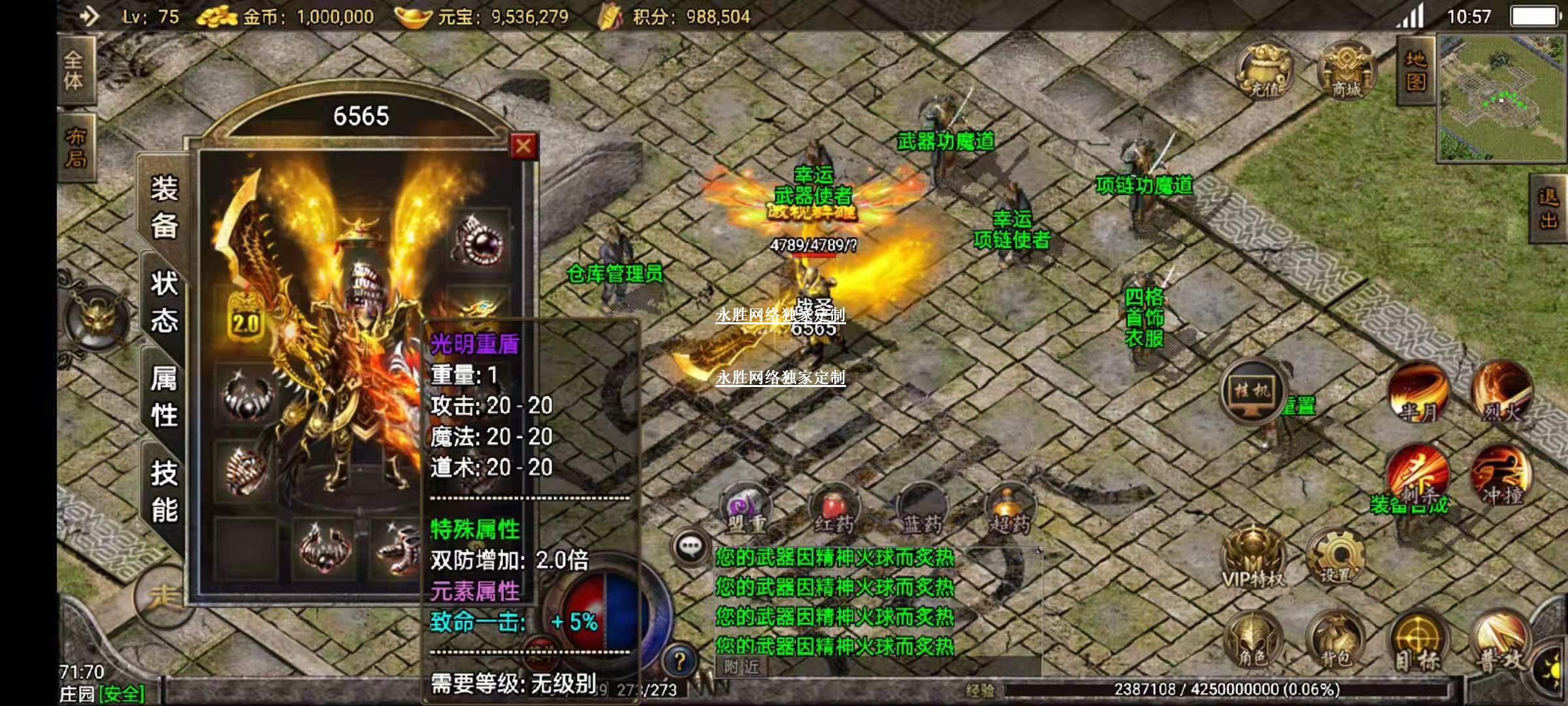Open the VIP特权 privileges menu

(1252, 559)
